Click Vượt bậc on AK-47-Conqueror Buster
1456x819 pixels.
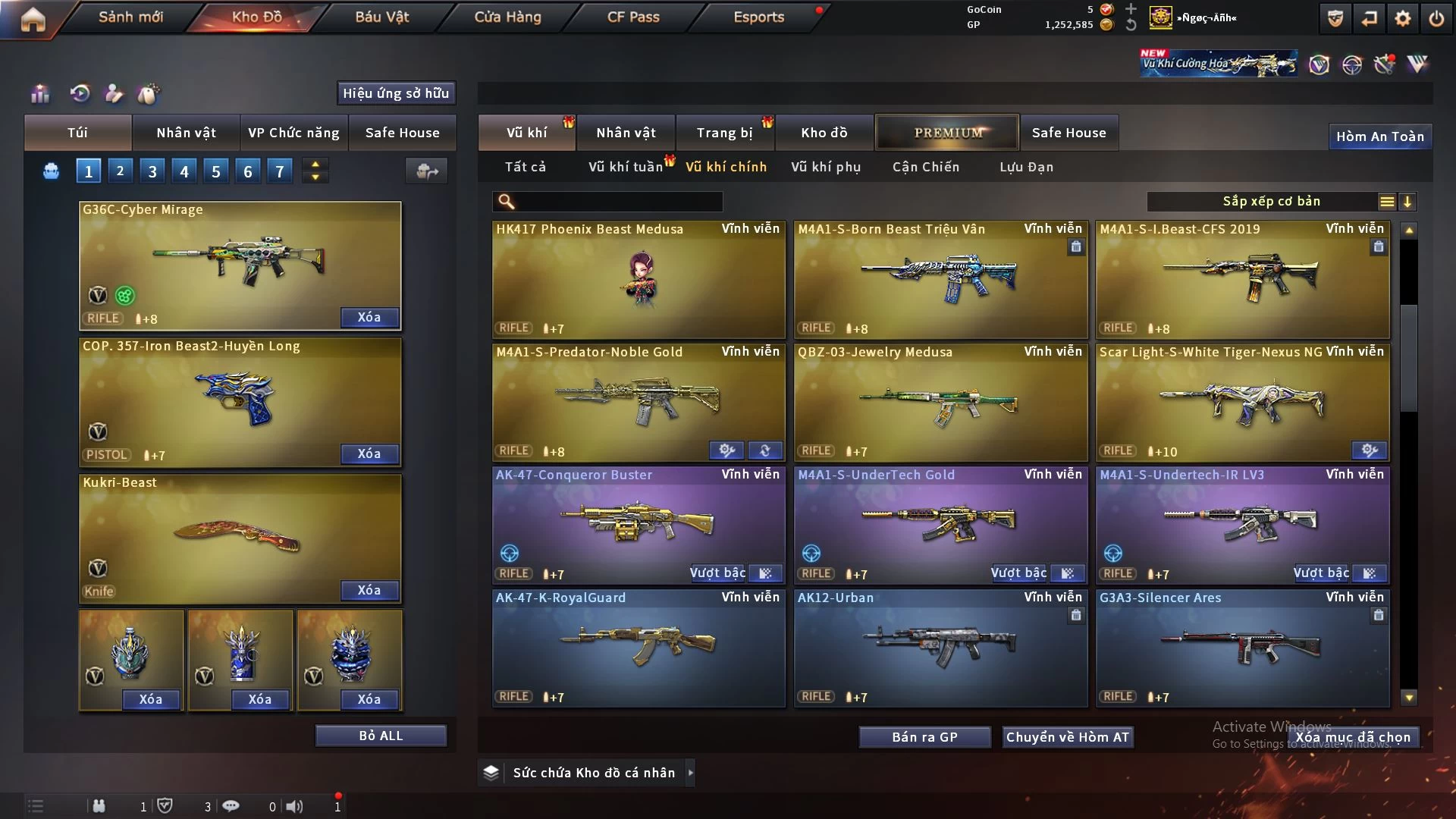pyautogui.click(x=717, y=573)
